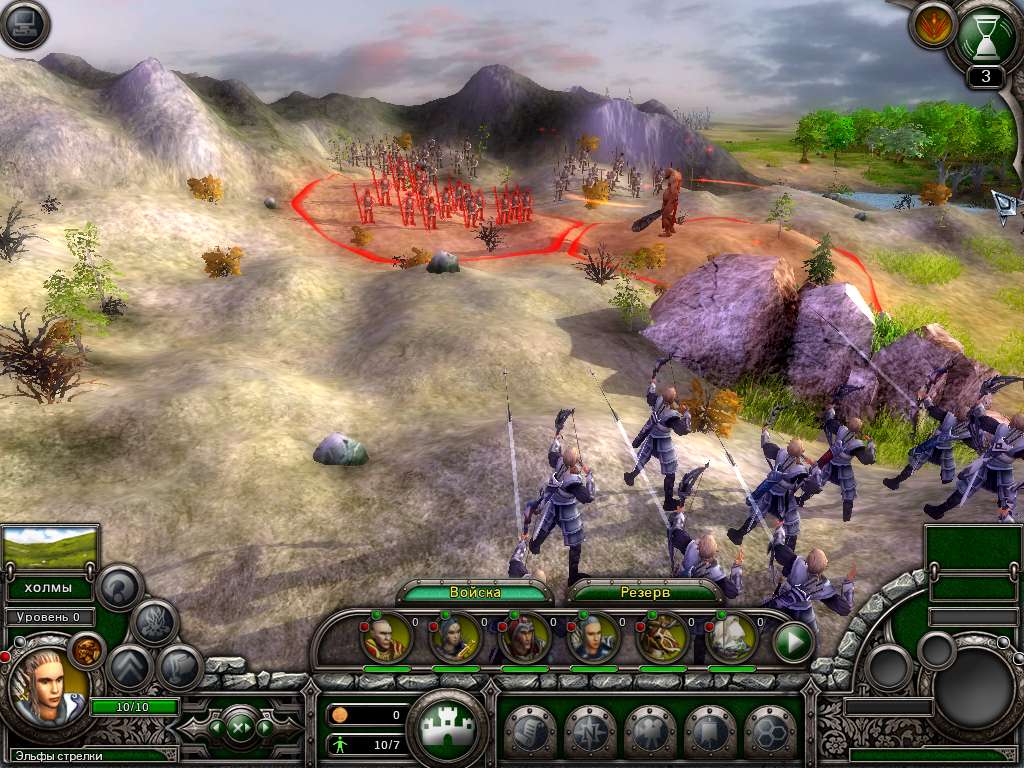Click the hills terrain thumbnail
This screenshot has width=1024, height=768.
click(x=51, y=548)
